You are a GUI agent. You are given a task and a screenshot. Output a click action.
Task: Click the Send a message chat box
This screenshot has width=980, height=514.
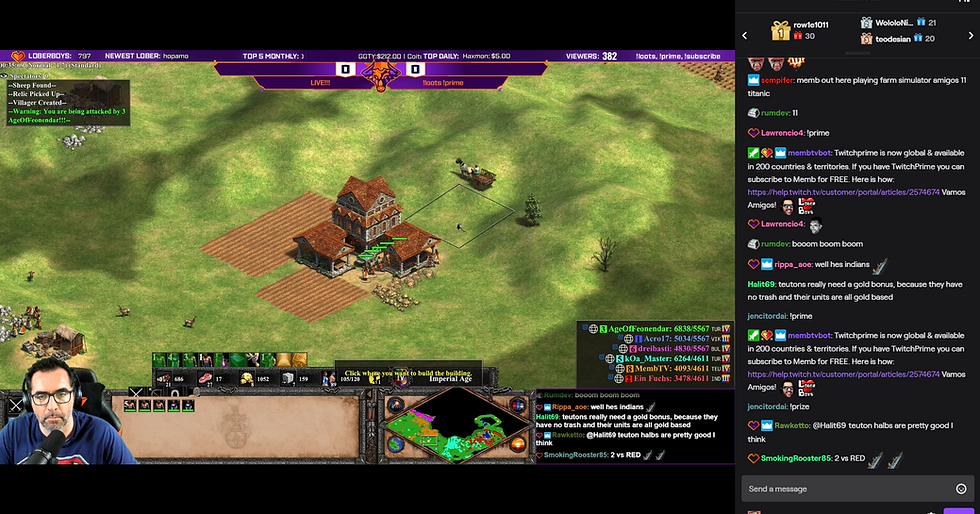tap(845, 489)
